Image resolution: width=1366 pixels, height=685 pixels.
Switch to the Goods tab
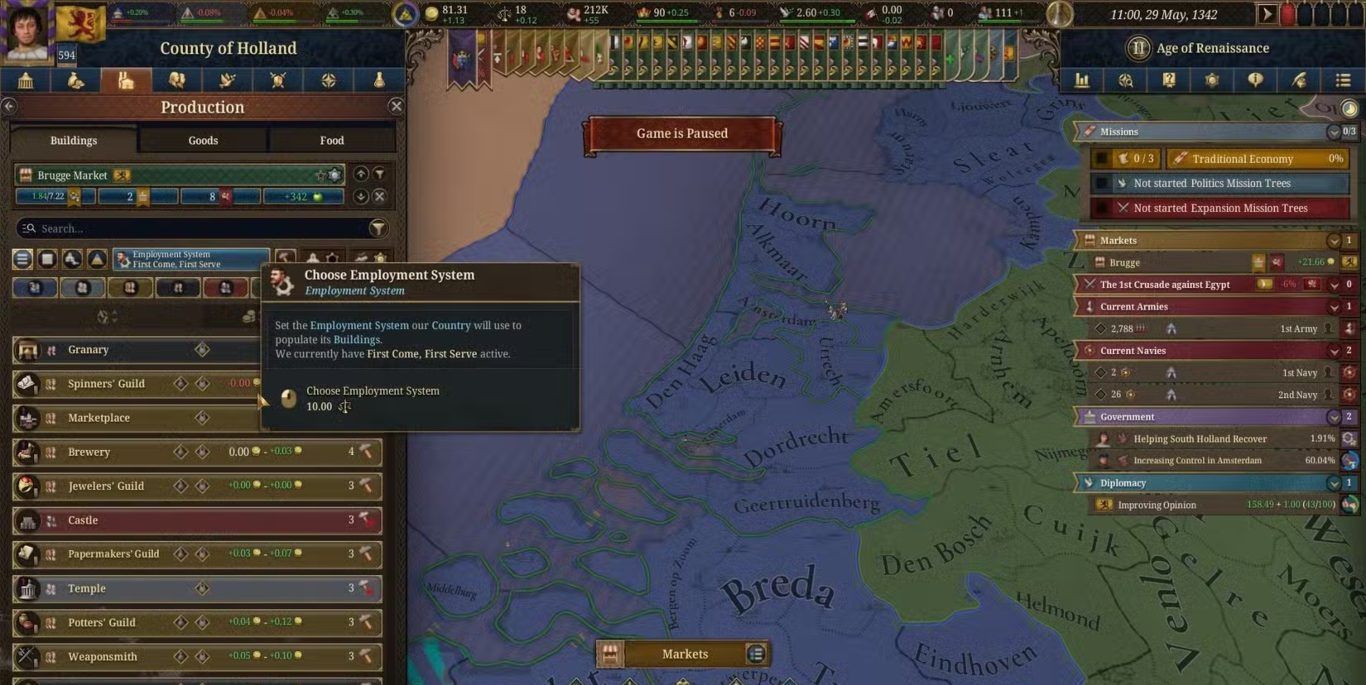point(203,140)
